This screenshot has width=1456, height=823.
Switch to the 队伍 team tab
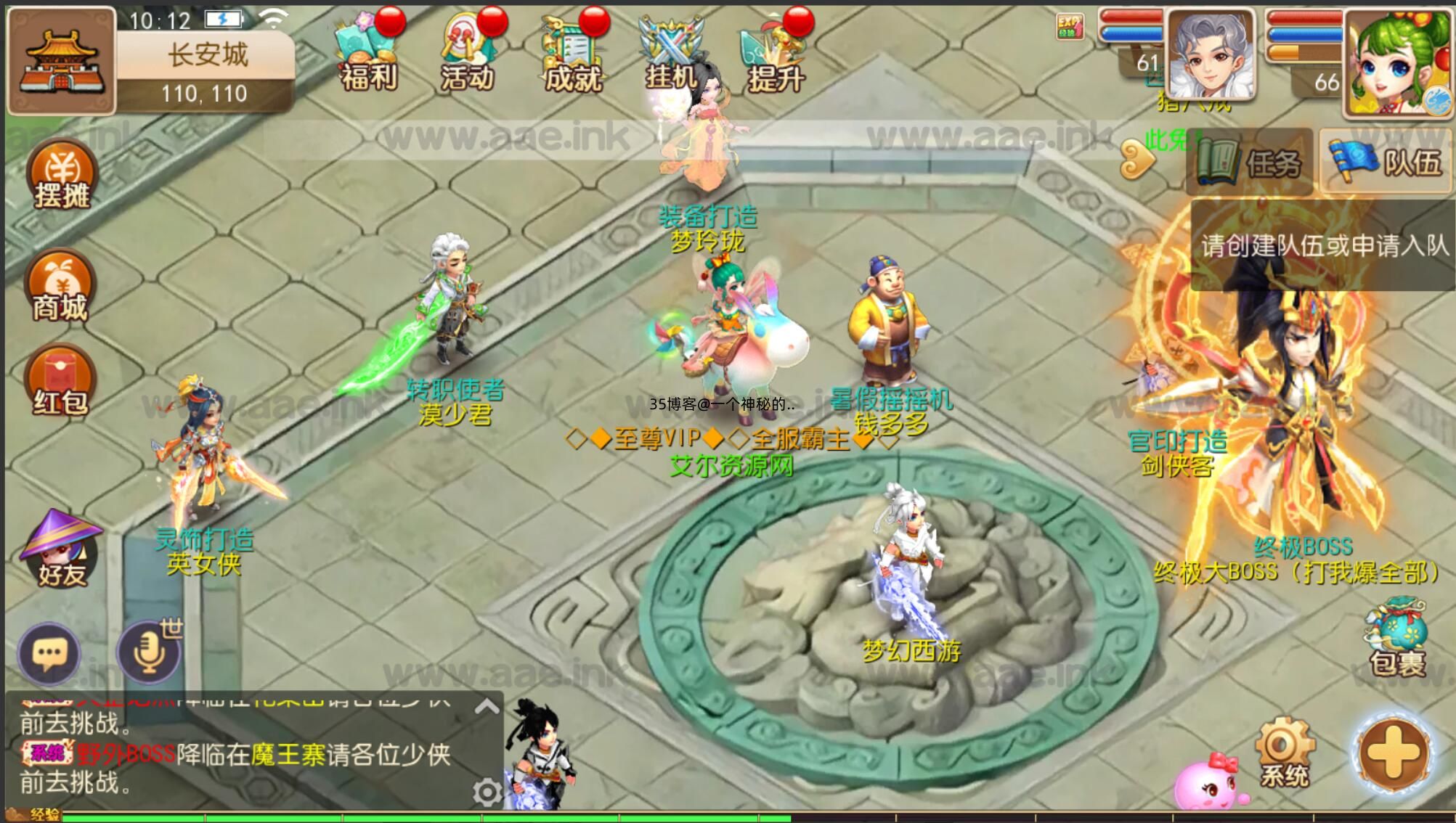point(1386,162)
